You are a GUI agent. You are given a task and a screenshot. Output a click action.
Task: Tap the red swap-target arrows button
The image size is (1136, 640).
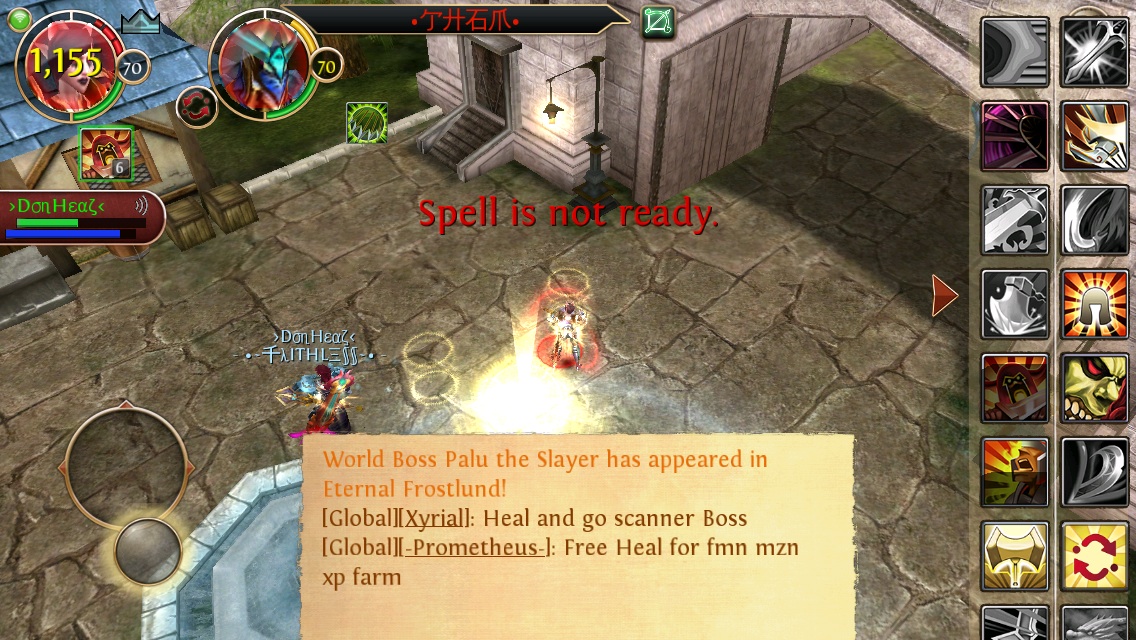[197, 107]
